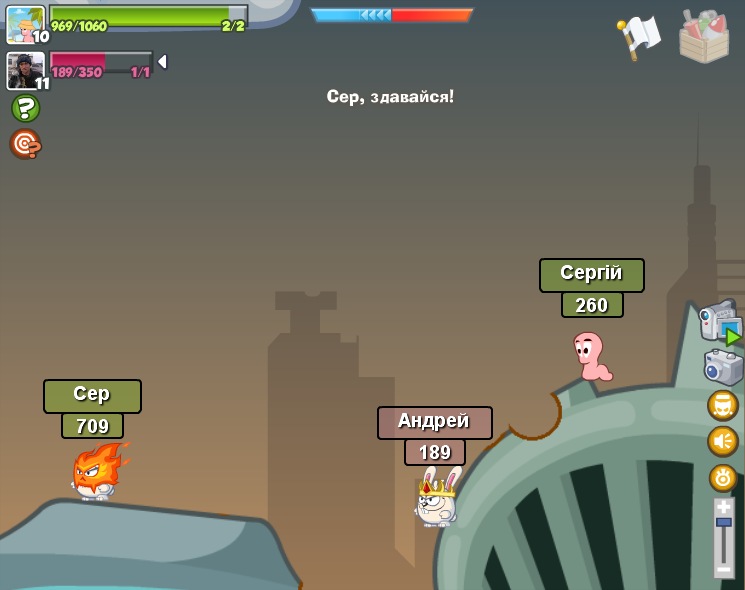
Task: Start video recording with the camcorder icon
Action: tap(720, 322)
